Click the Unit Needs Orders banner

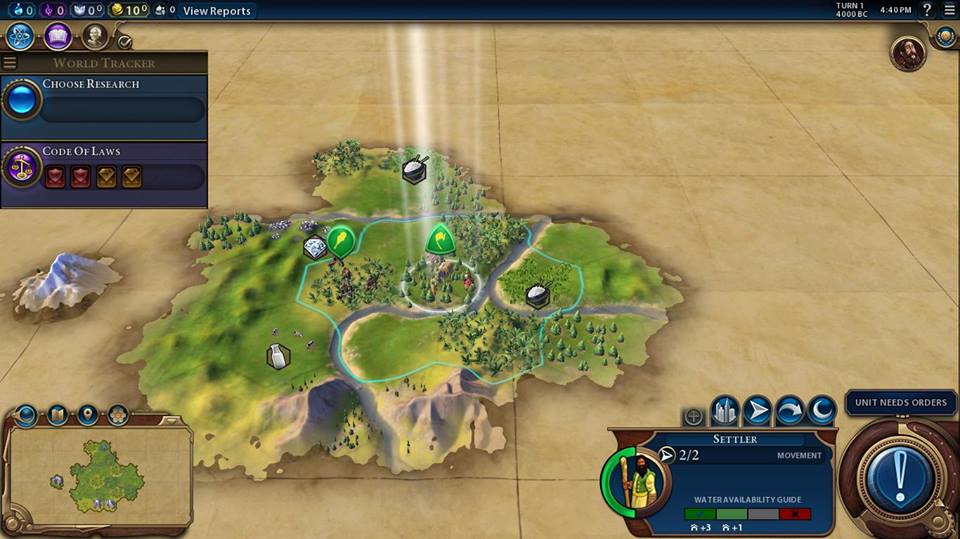point(900,402)
